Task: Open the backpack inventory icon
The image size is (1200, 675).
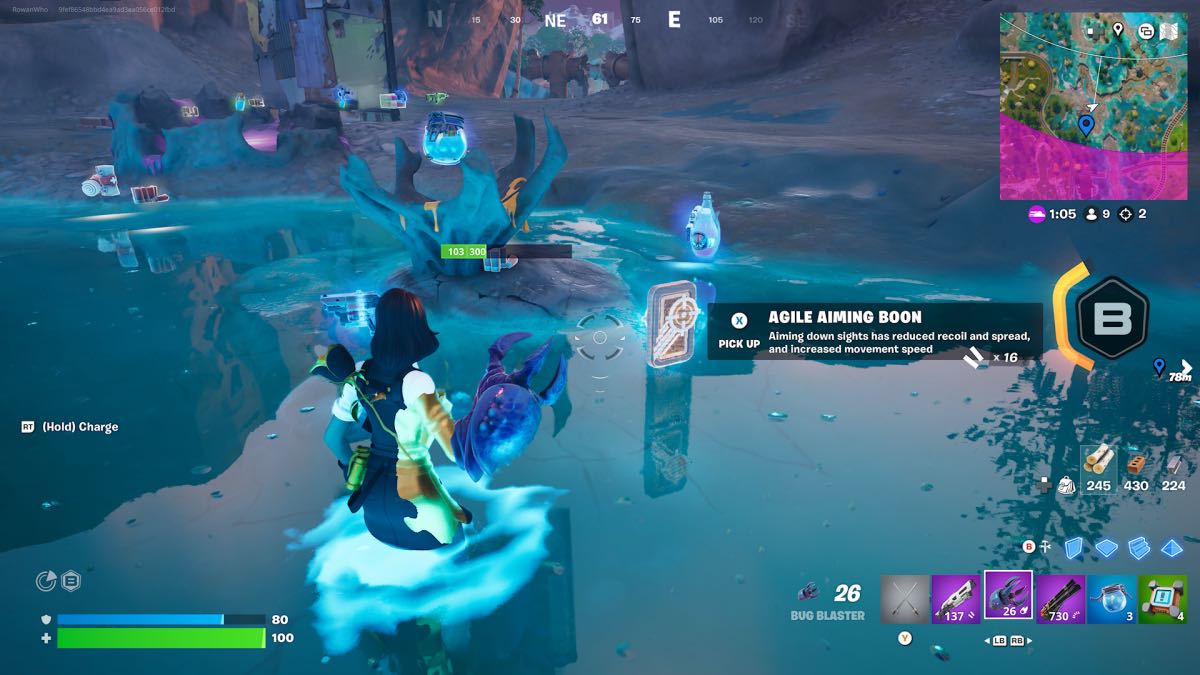Action: click(1068, 485)
